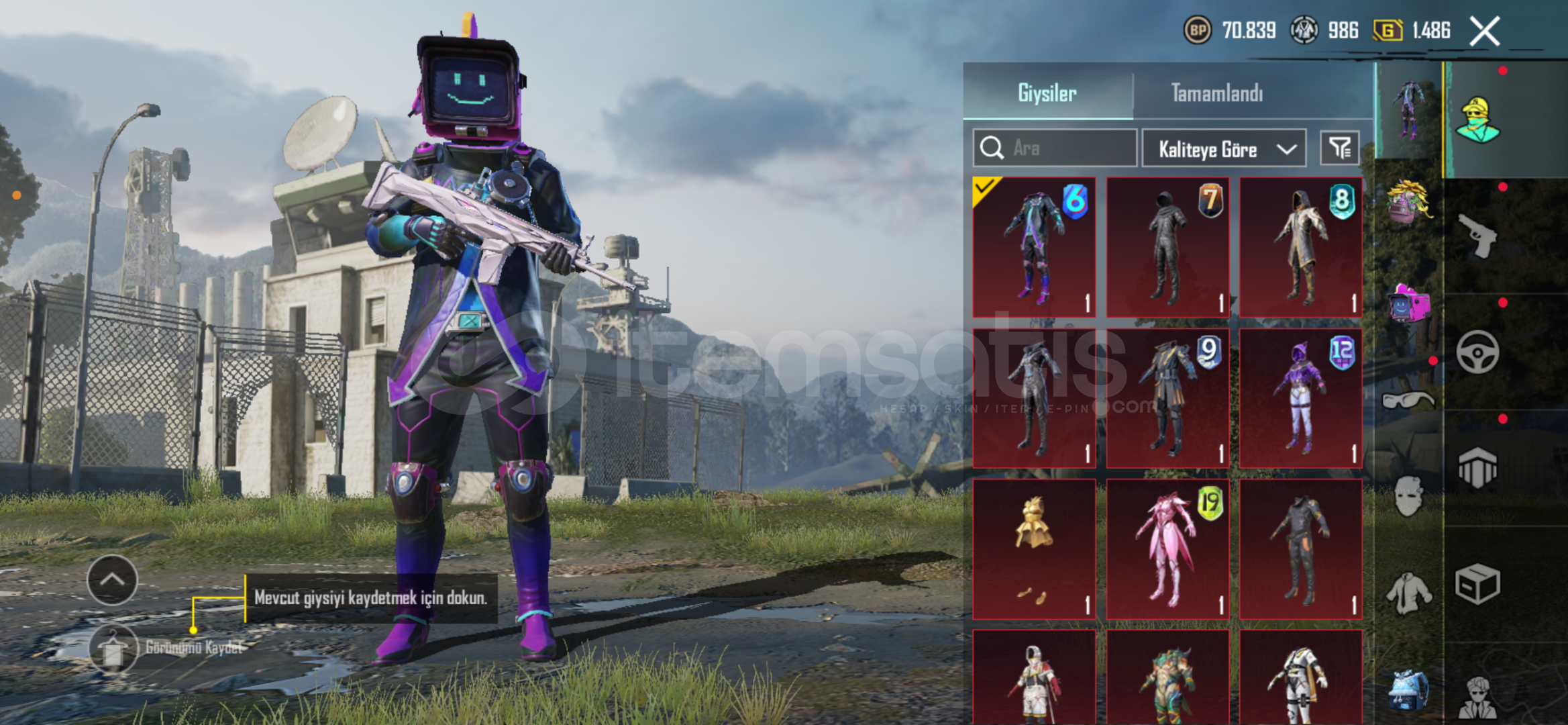
Task: Select the level 7 black hooded outfit
Action: (1167, 247)
